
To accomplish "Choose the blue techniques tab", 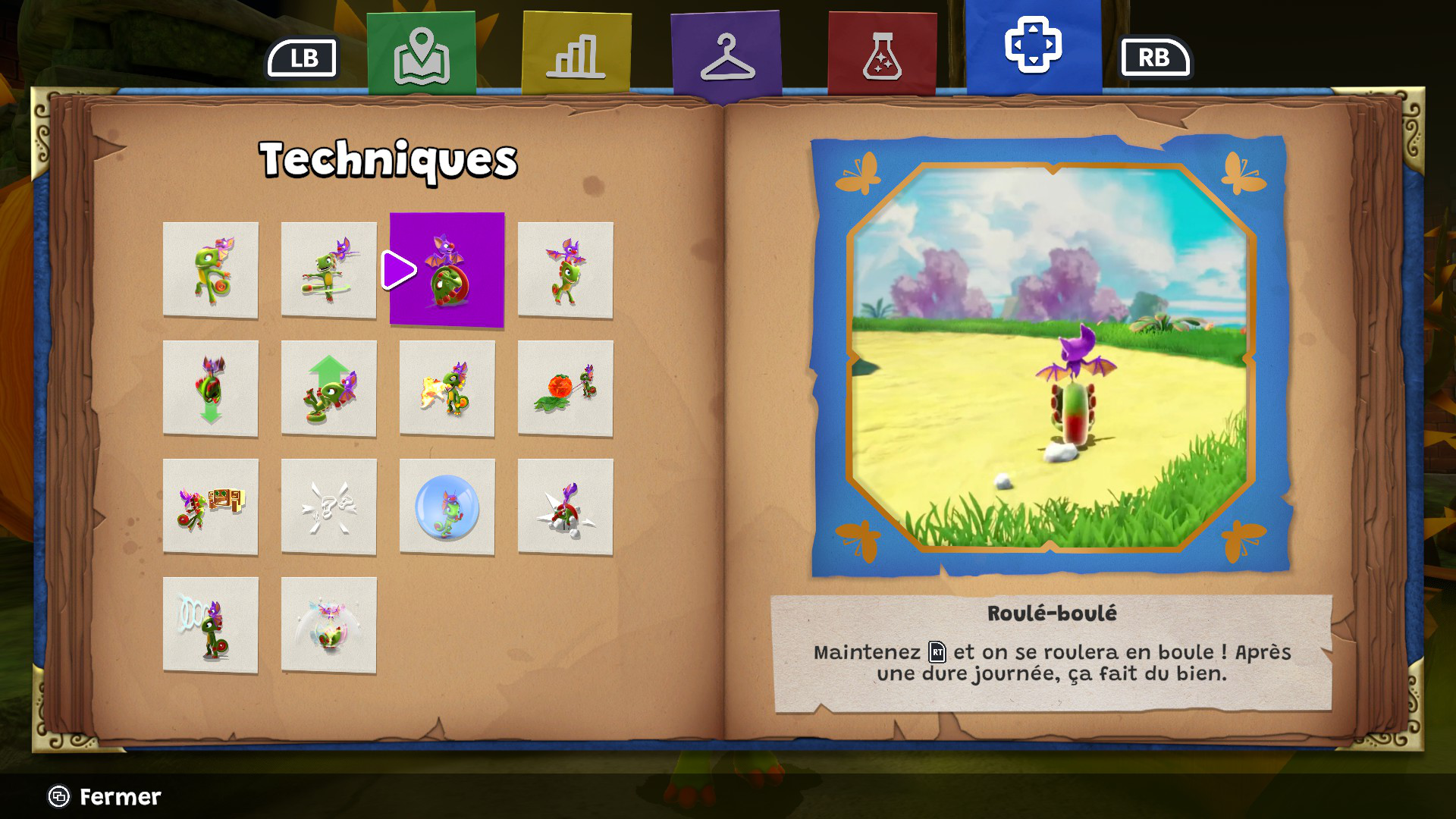I will tap(1033, 47).
